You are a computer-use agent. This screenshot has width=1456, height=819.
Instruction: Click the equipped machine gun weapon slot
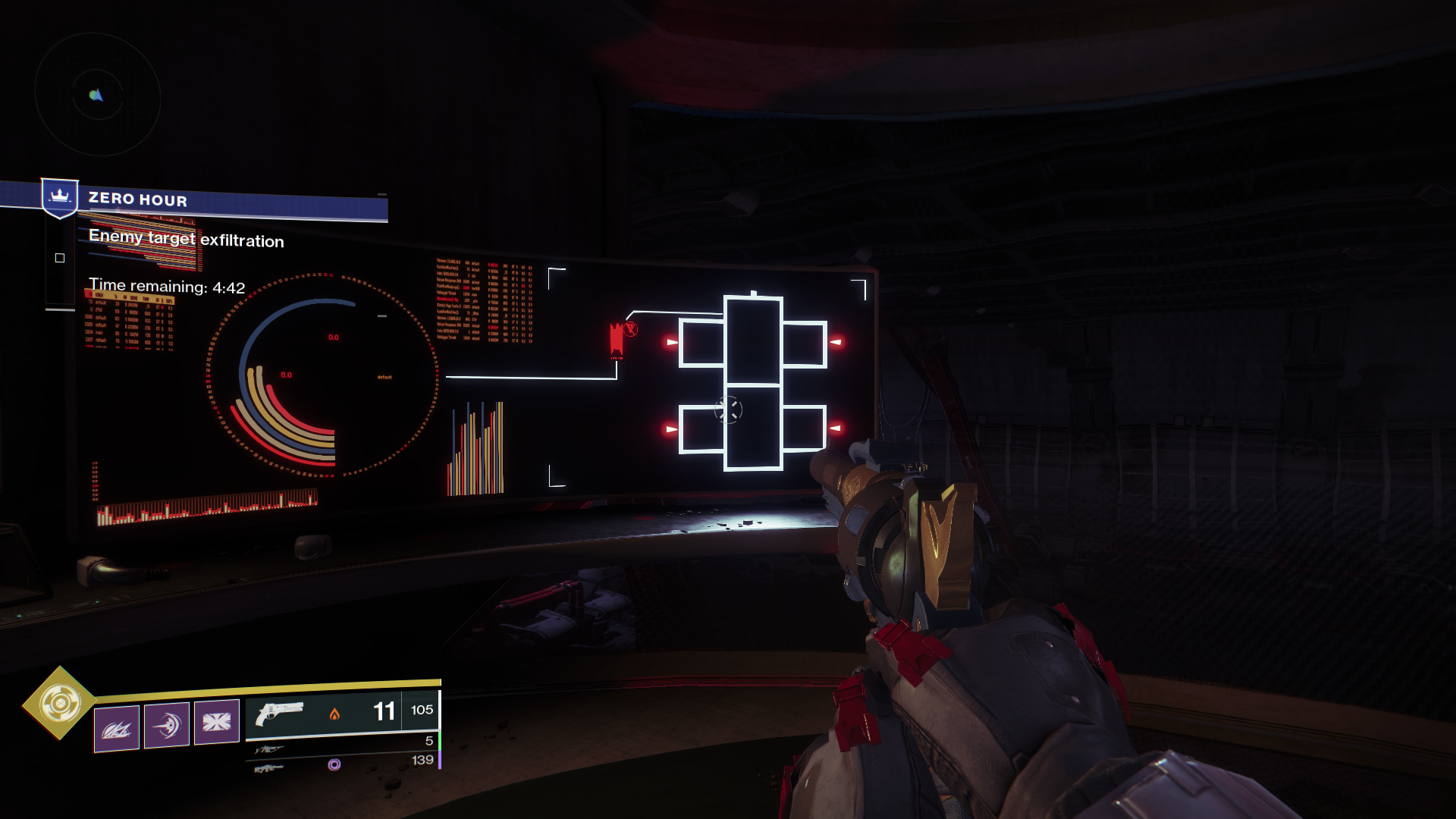(x=269, y=766)
